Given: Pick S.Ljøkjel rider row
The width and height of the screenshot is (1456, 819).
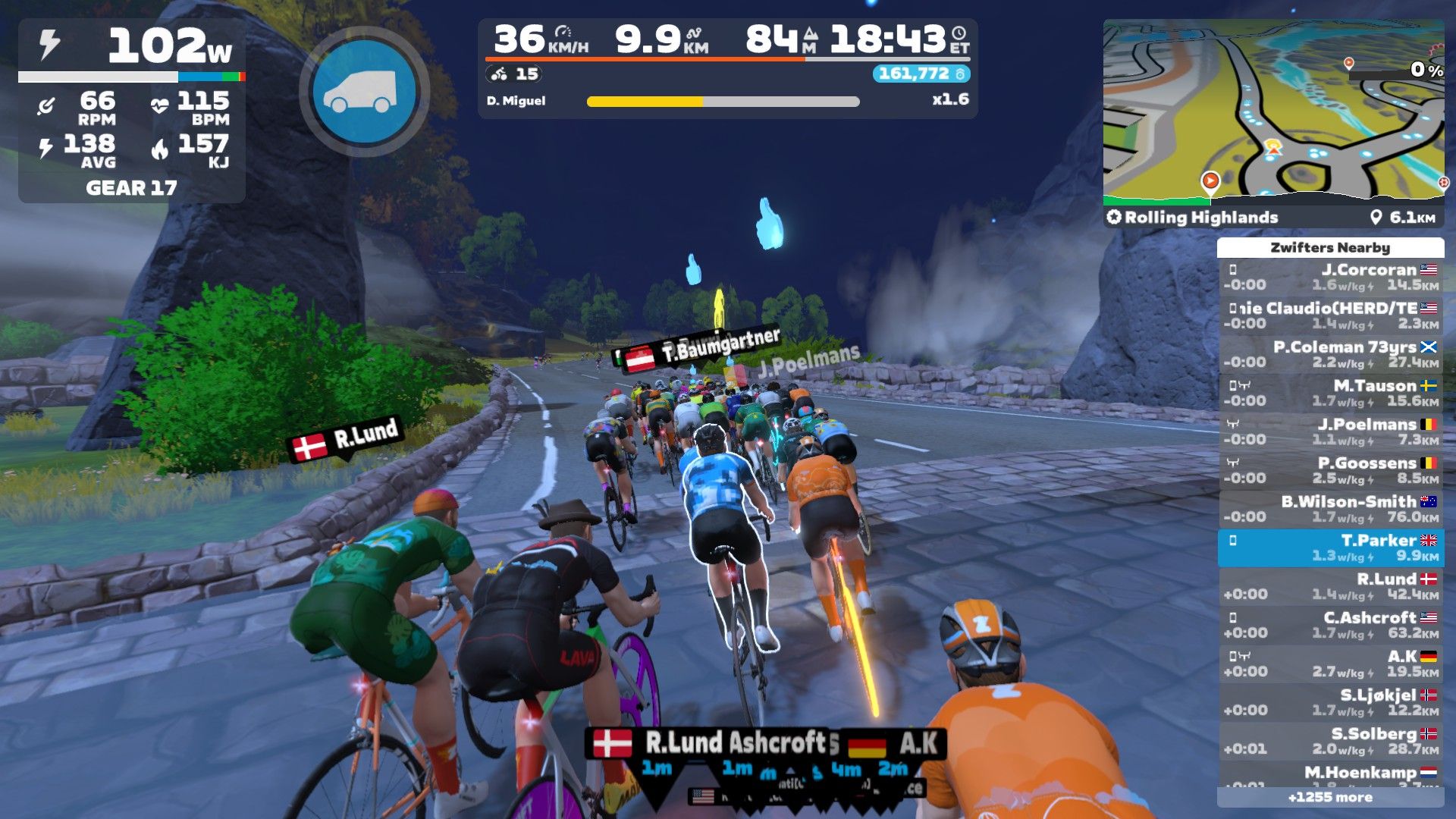Looking at the screenshot, I should (1331, 702).
